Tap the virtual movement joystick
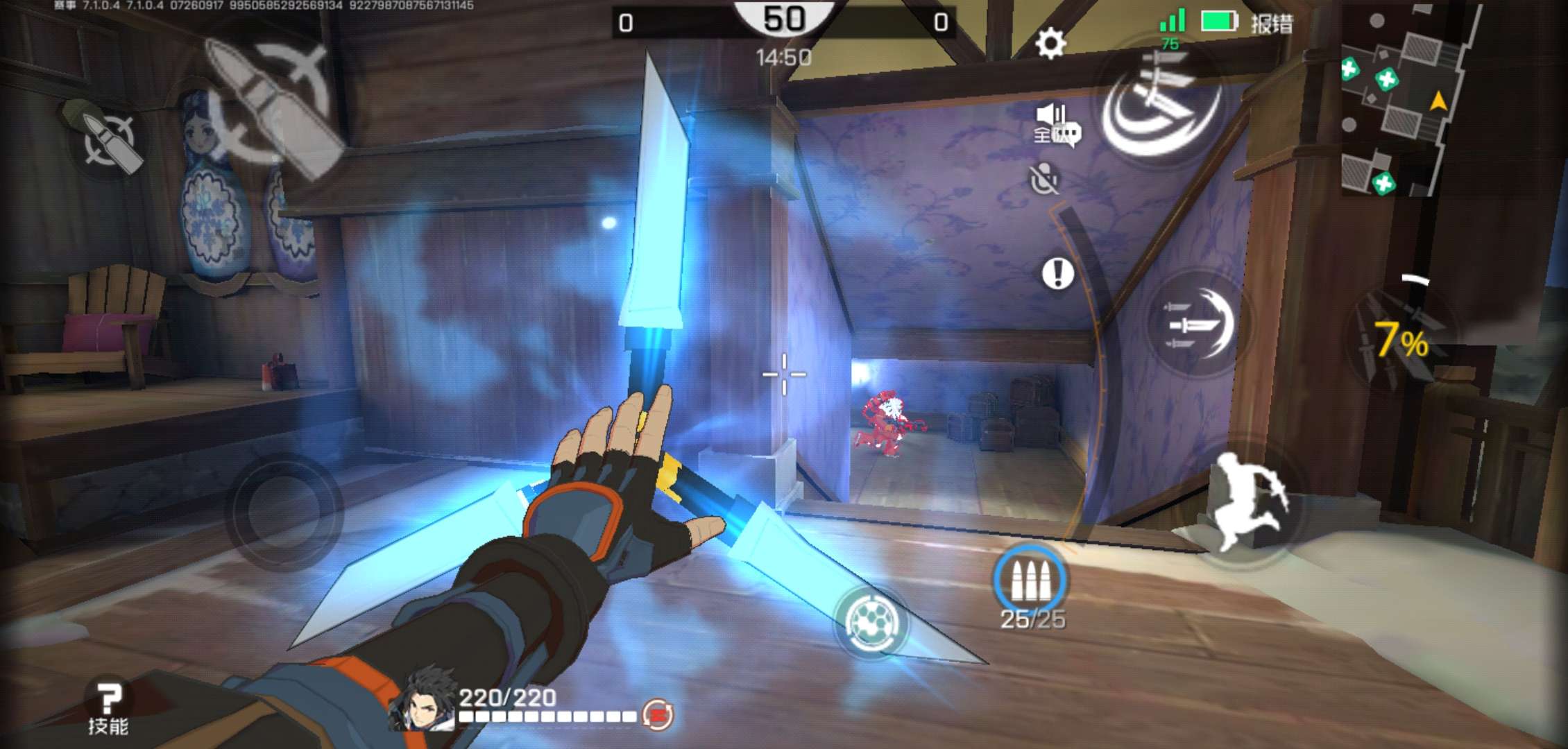 (x=284, y=512)
